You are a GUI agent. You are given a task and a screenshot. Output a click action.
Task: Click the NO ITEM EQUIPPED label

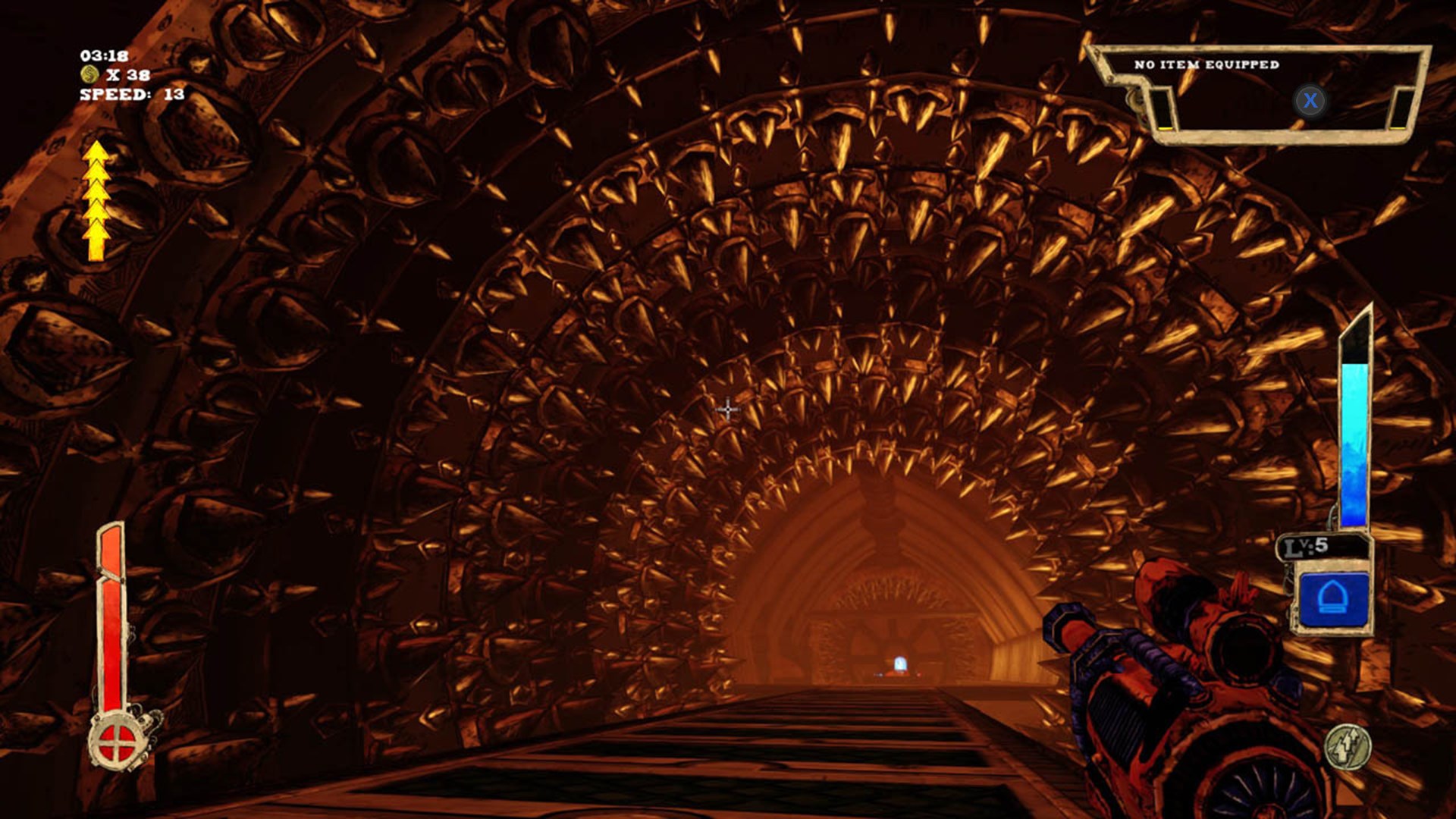pos(1206,65)
